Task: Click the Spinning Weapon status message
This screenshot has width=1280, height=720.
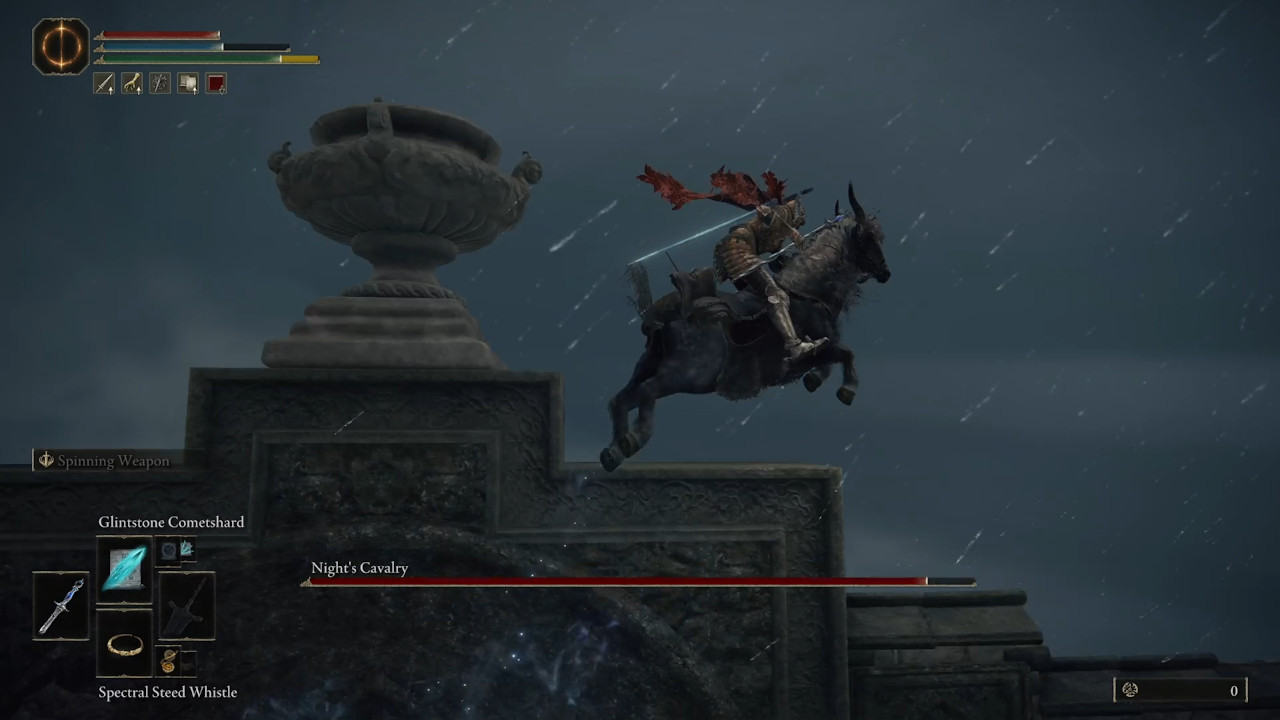Action: (x=103, y=460)
